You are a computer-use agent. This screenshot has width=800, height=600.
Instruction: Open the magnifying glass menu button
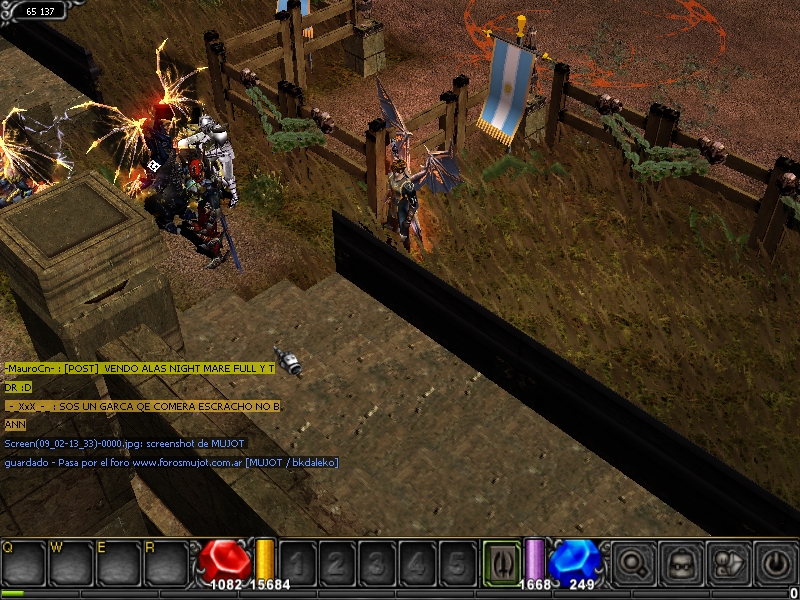[635, 563]
